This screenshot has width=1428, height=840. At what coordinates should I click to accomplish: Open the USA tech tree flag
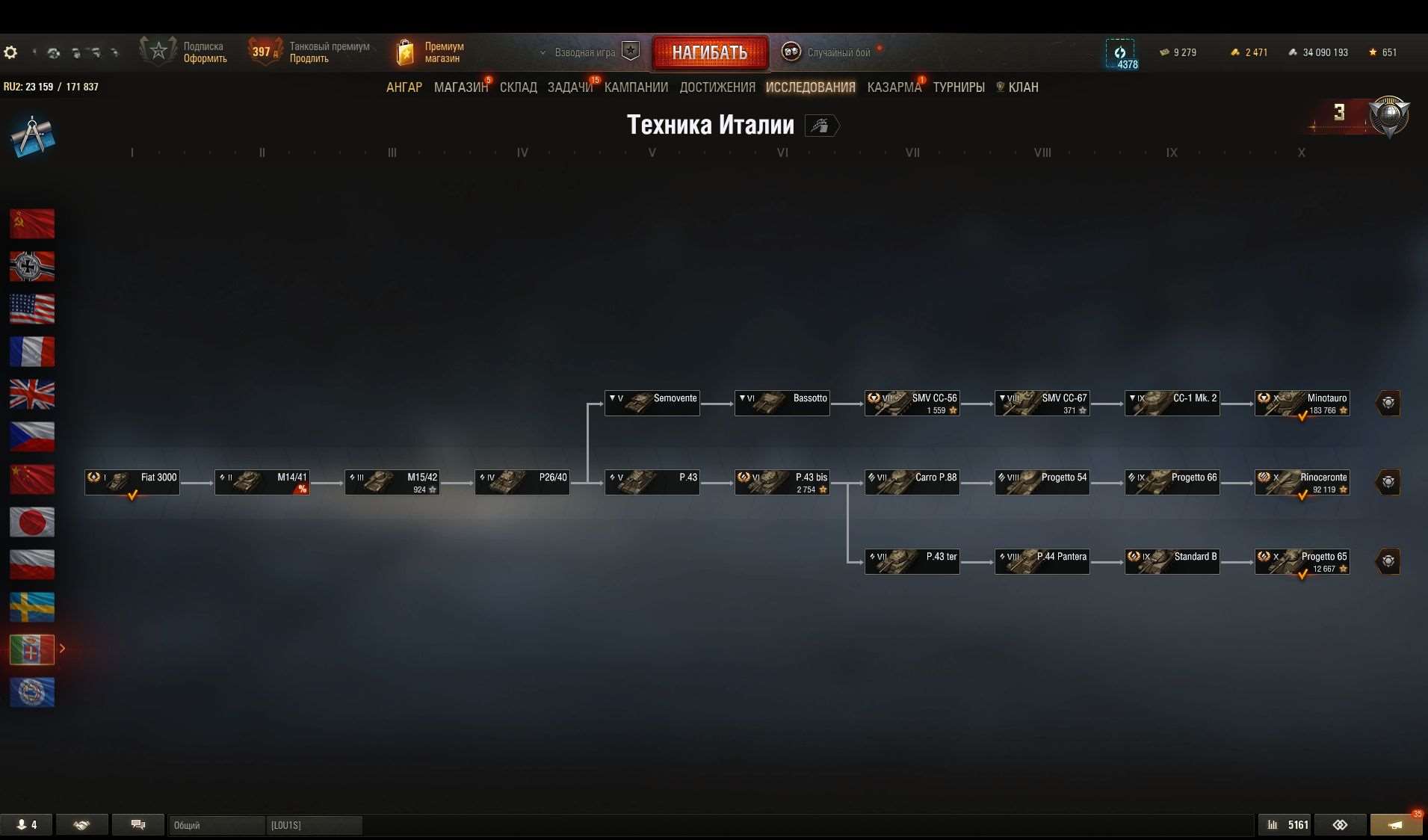(32, 309)
